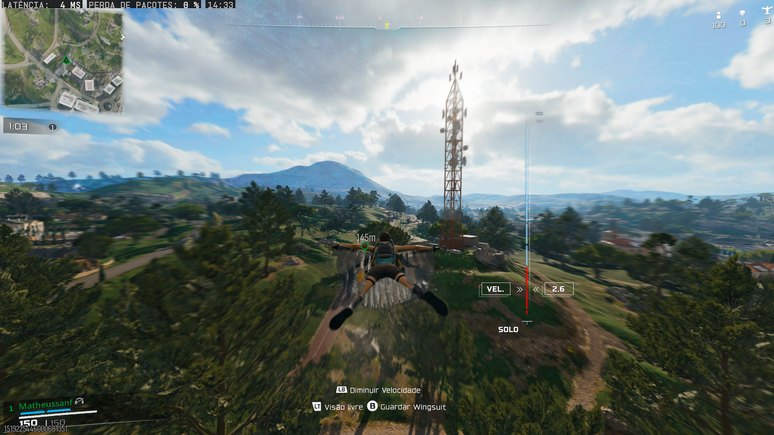Open the minimap in the corner
Image resolution: width=774 pixels, height=435 pixels.
pyautogui.click(x=62, y=60)
